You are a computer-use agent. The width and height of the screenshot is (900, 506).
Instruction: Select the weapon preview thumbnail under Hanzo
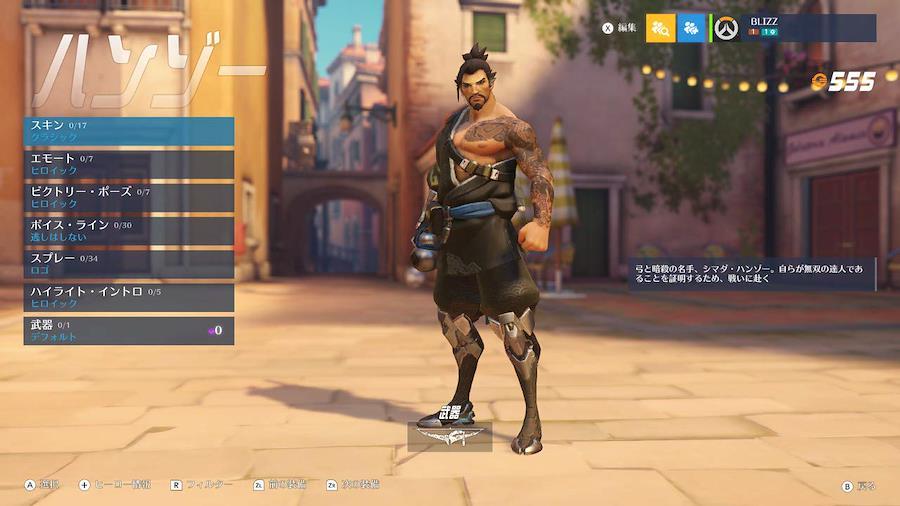449,436
